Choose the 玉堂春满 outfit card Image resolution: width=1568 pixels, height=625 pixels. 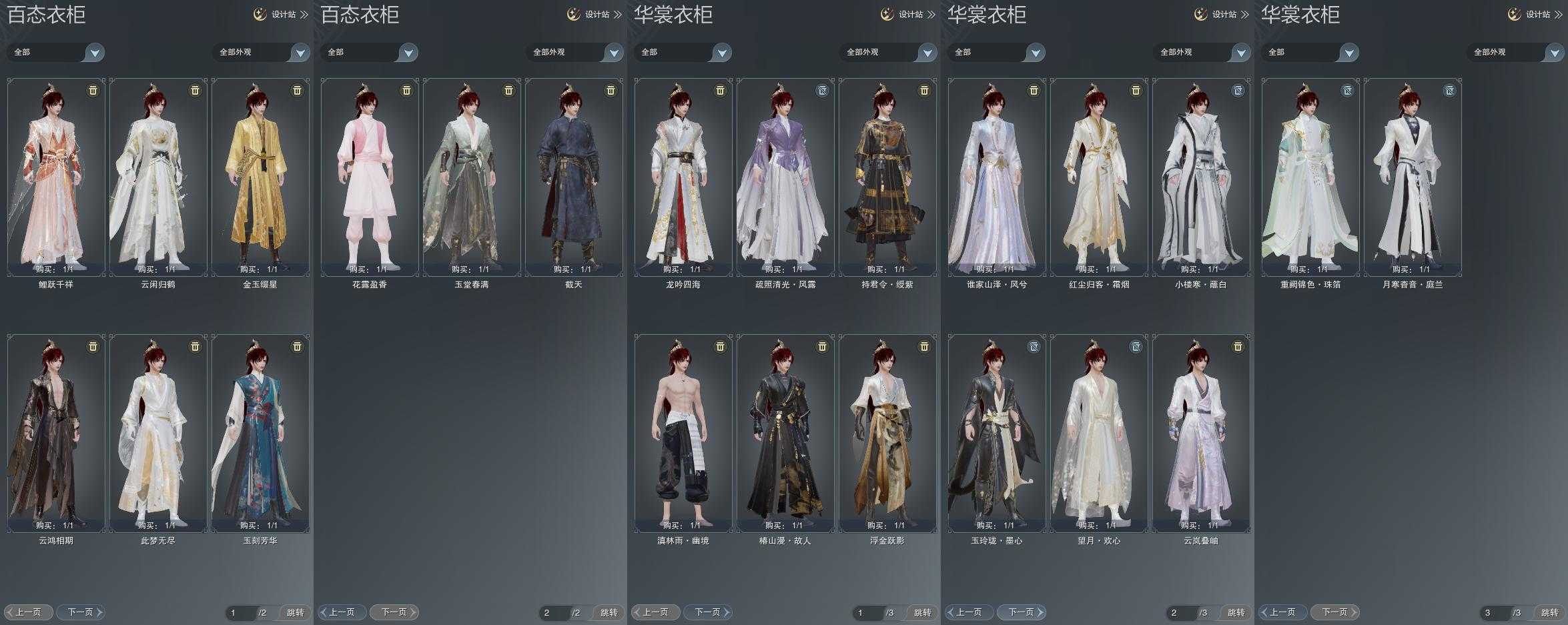tap(472, 177)
